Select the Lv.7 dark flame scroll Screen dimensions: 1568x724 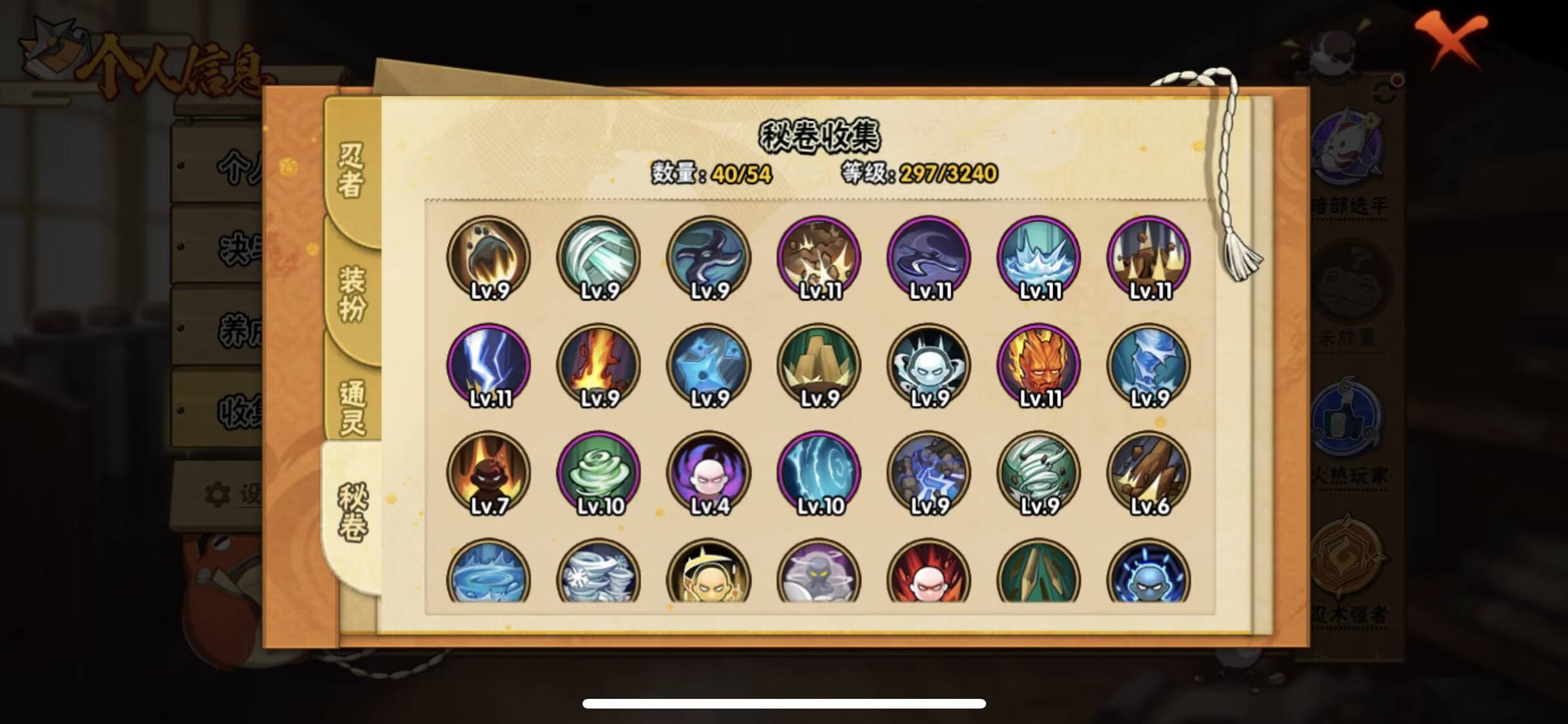tap(489, 473)
